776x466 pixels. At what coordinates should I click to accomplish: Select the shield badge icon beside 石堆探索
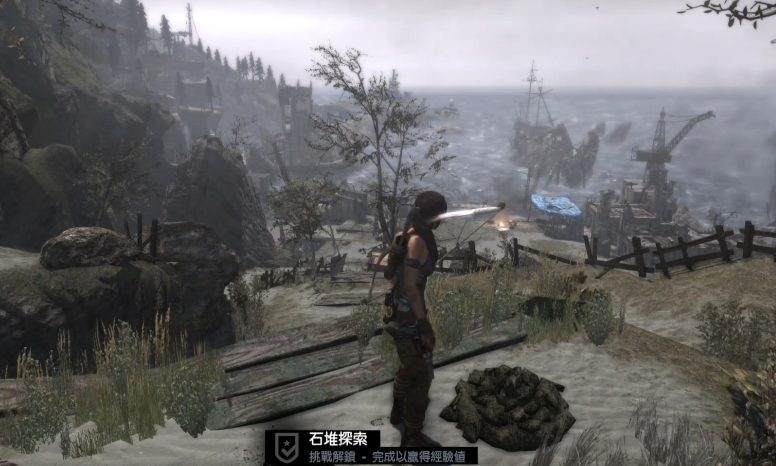click(x=287, y=447)
